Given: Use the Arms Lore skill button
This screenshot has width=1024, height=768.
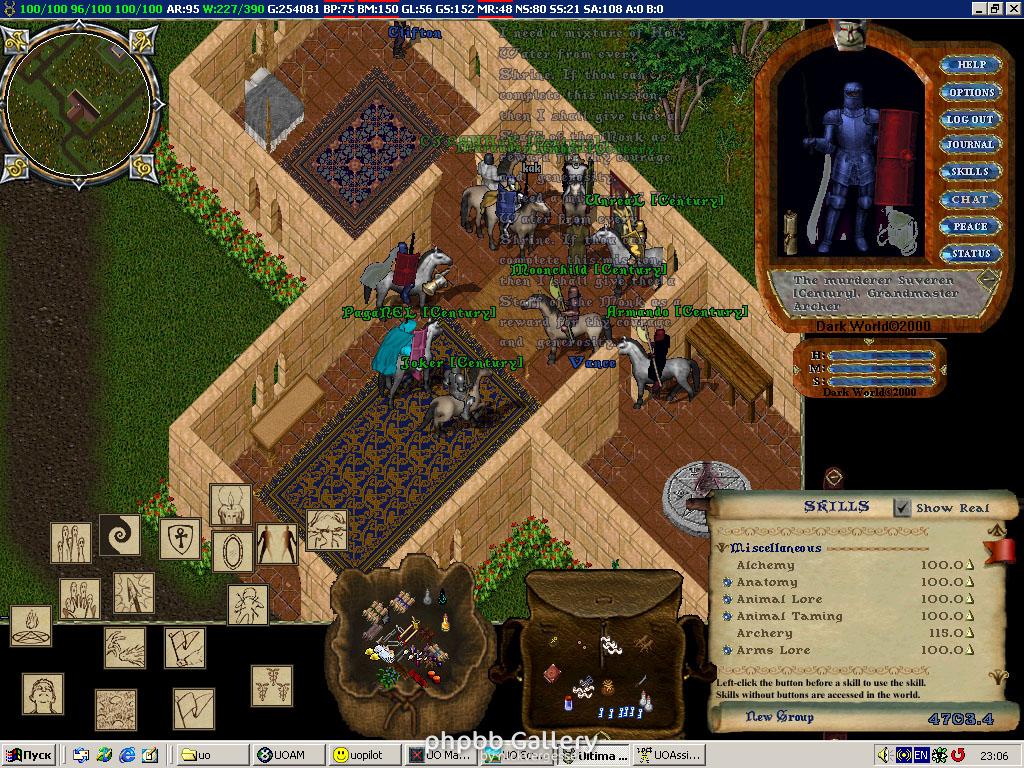Looking at the screenshot, I should click(x=727, y=650).
